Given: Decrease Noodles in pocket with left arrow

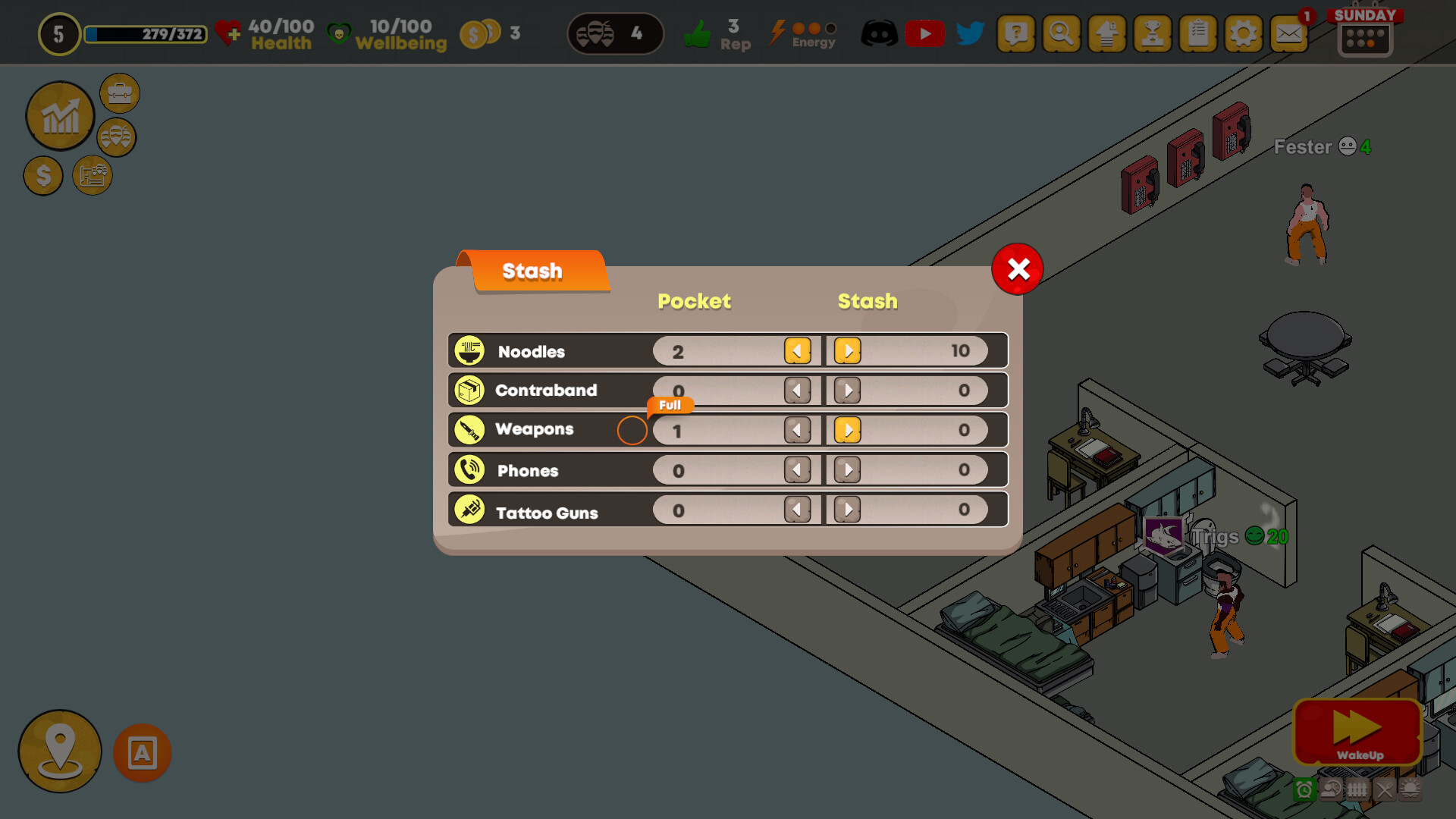Looking at the screenshot, I should (797, 350).
